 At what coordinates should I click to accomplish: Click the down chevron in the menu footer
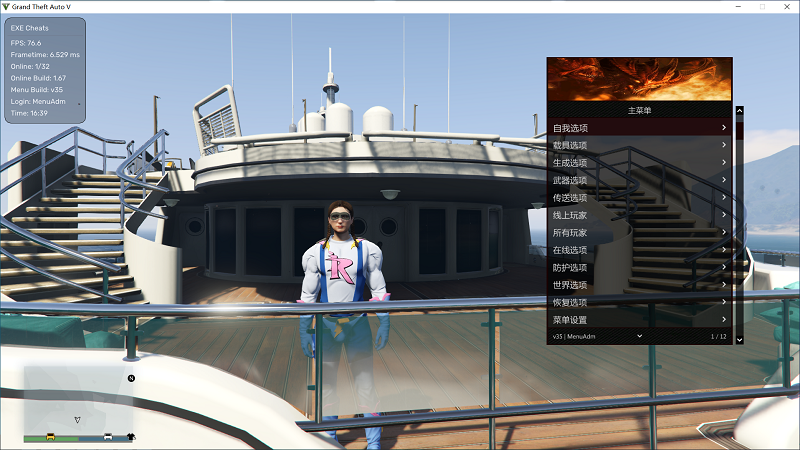[x=640, y=336]
